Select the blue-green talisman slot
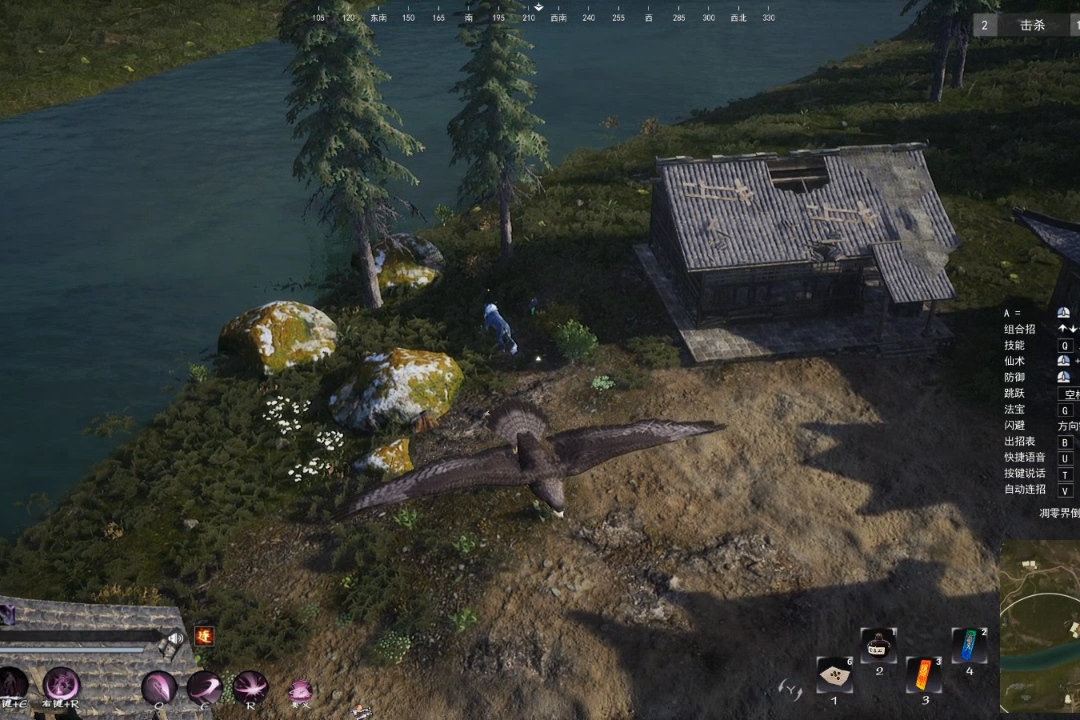The width and height of the screenshot is (1080, 720). [x=968, y=645]
